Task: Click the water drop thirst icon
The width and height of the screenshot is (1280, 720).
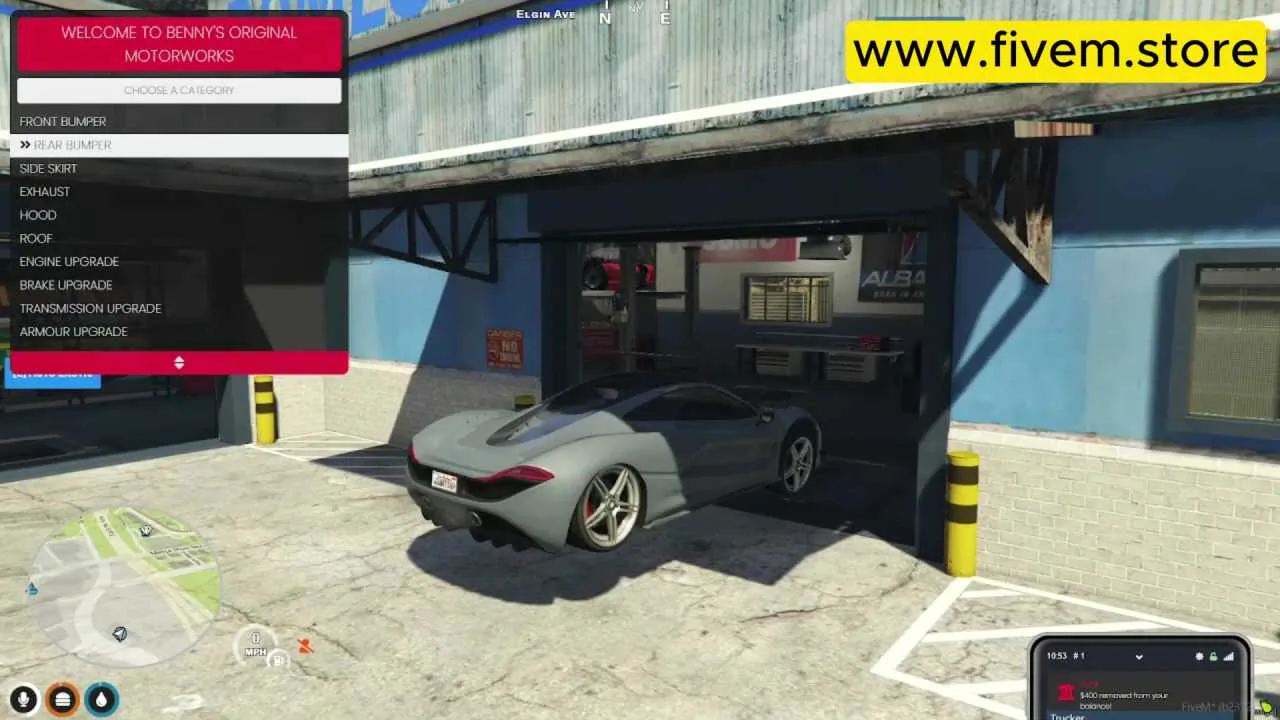Action: [101, 699]
